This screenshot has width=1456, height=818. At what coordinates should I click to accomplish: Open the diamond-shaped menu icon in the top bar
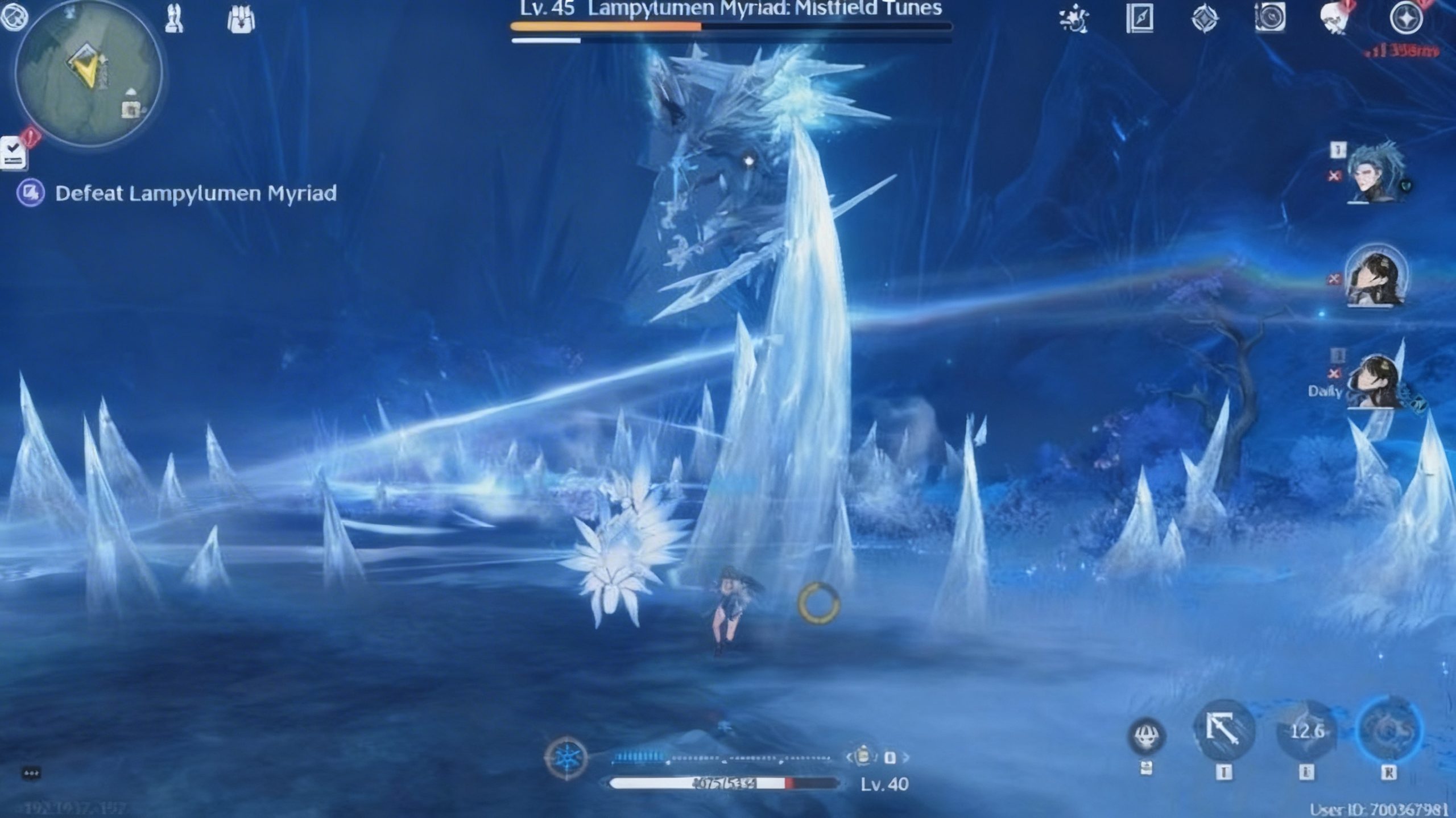pos(1205,19)
